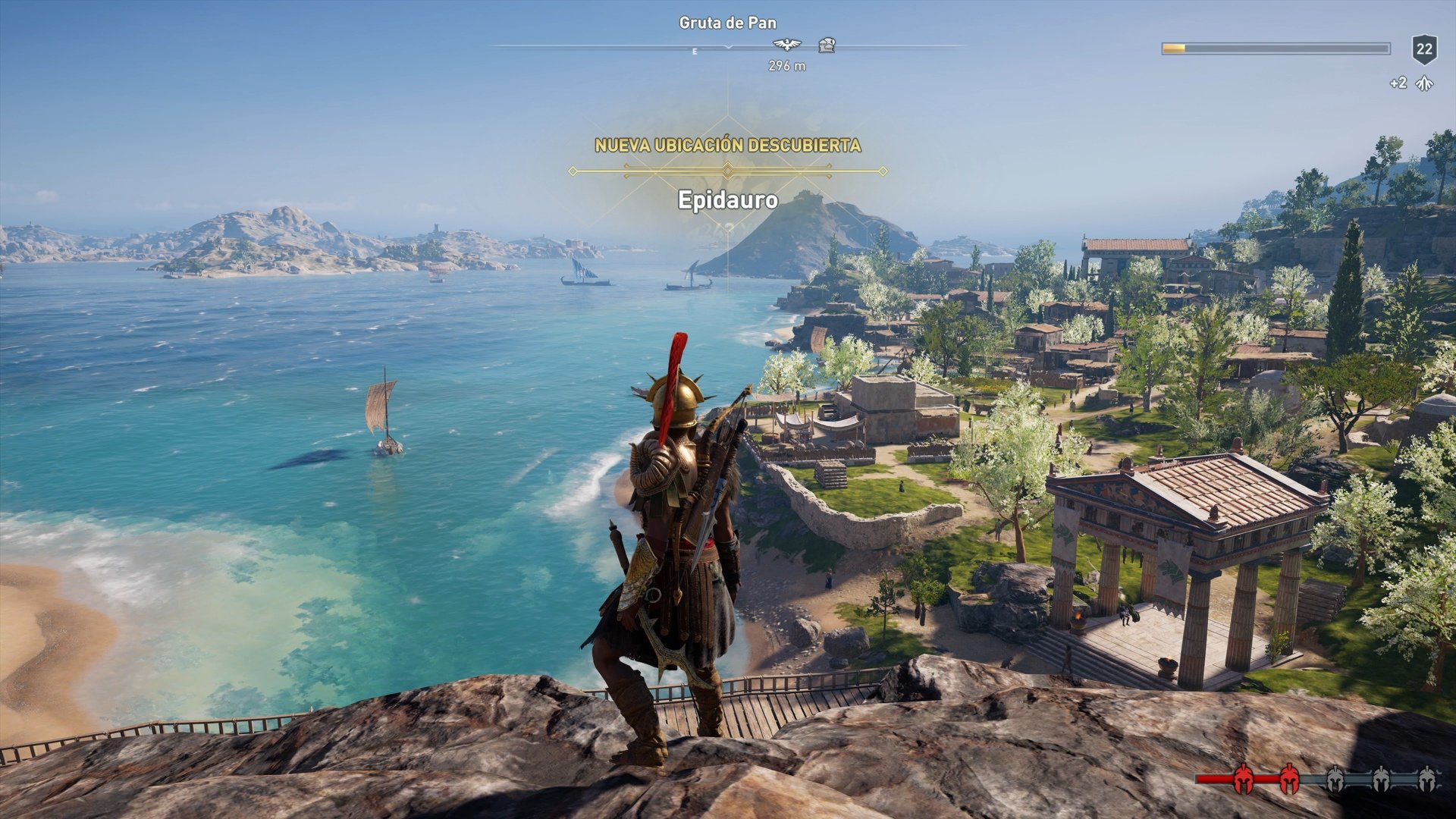
Task: Click the fortress objective icon beside the eagle
Action: coord(827,43)
